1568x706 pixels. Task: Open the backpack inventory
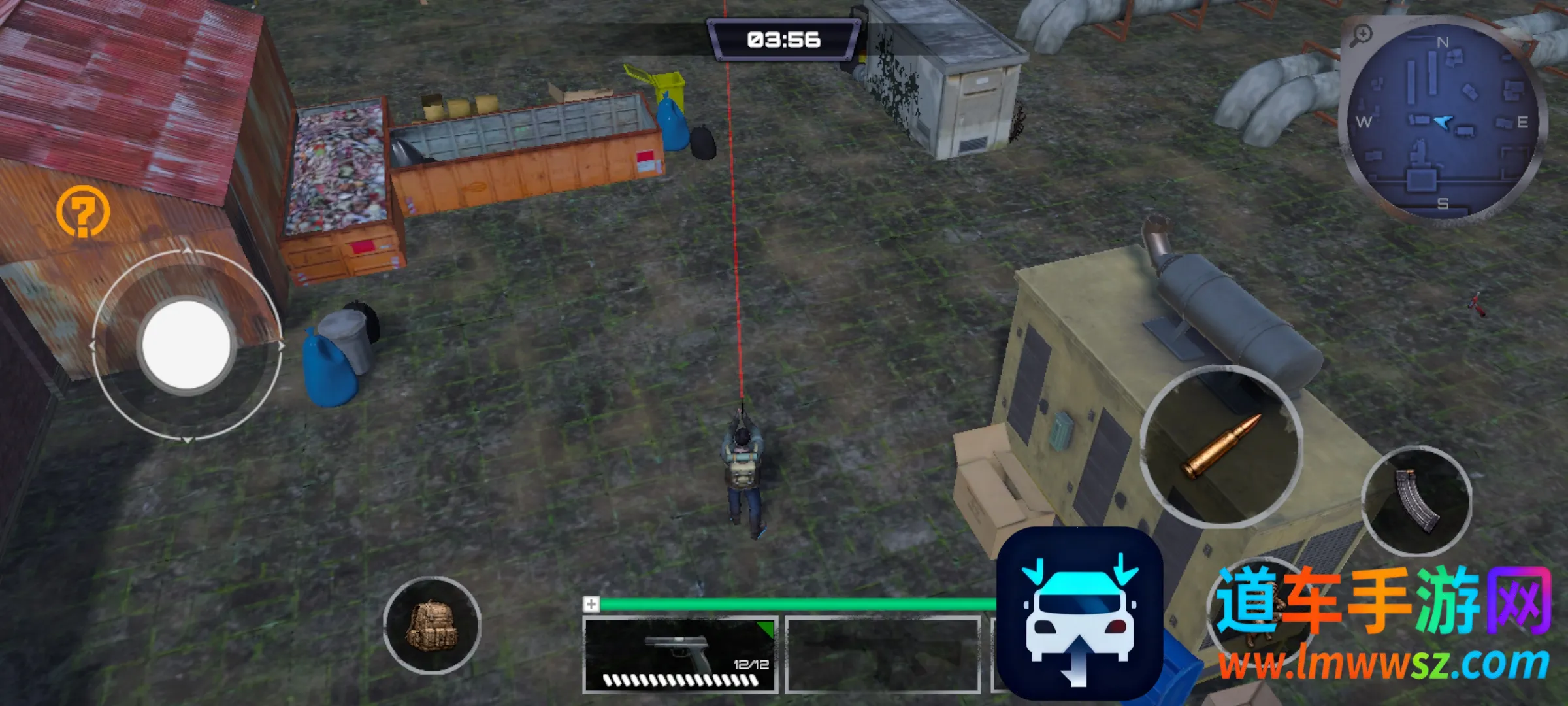432,625
